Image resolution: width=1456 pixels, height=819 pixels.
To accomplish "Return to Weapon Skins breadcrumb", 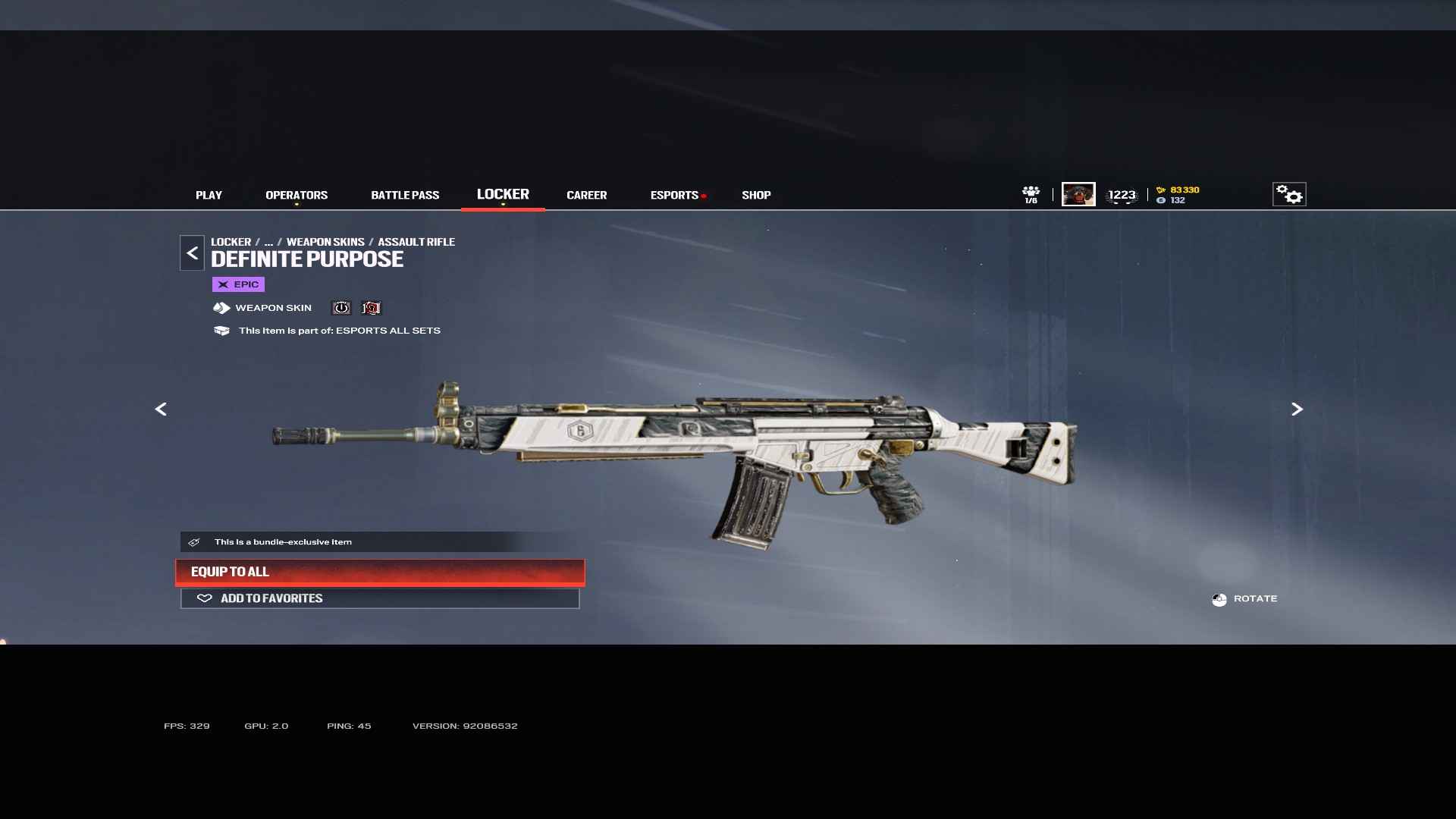I will click(325, 242).
